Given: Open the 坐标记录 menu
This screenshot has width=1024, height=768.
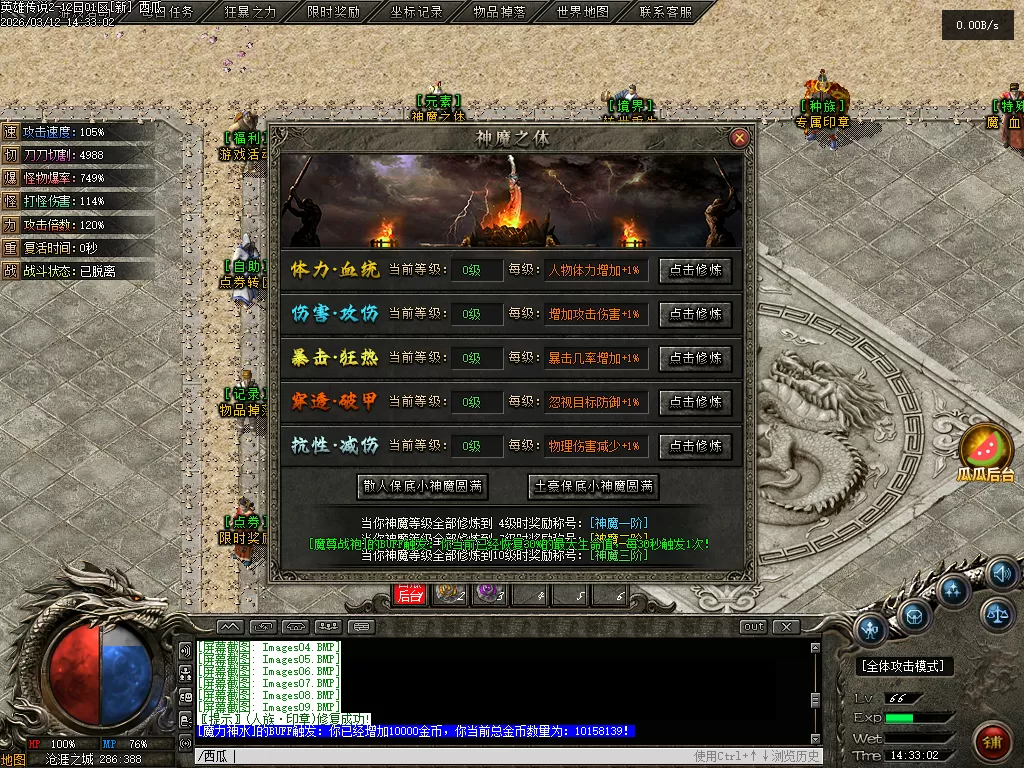Looking at the screenshot, I should point(416,12).
